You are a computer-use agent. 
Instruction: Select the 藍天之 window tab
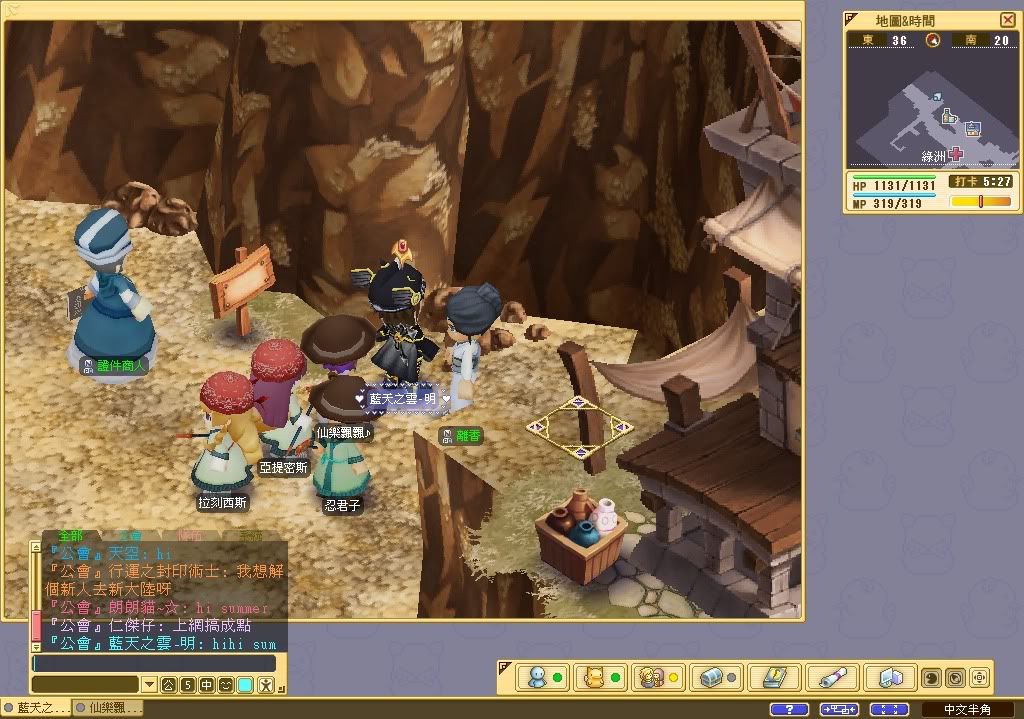[x=37, y=708]
